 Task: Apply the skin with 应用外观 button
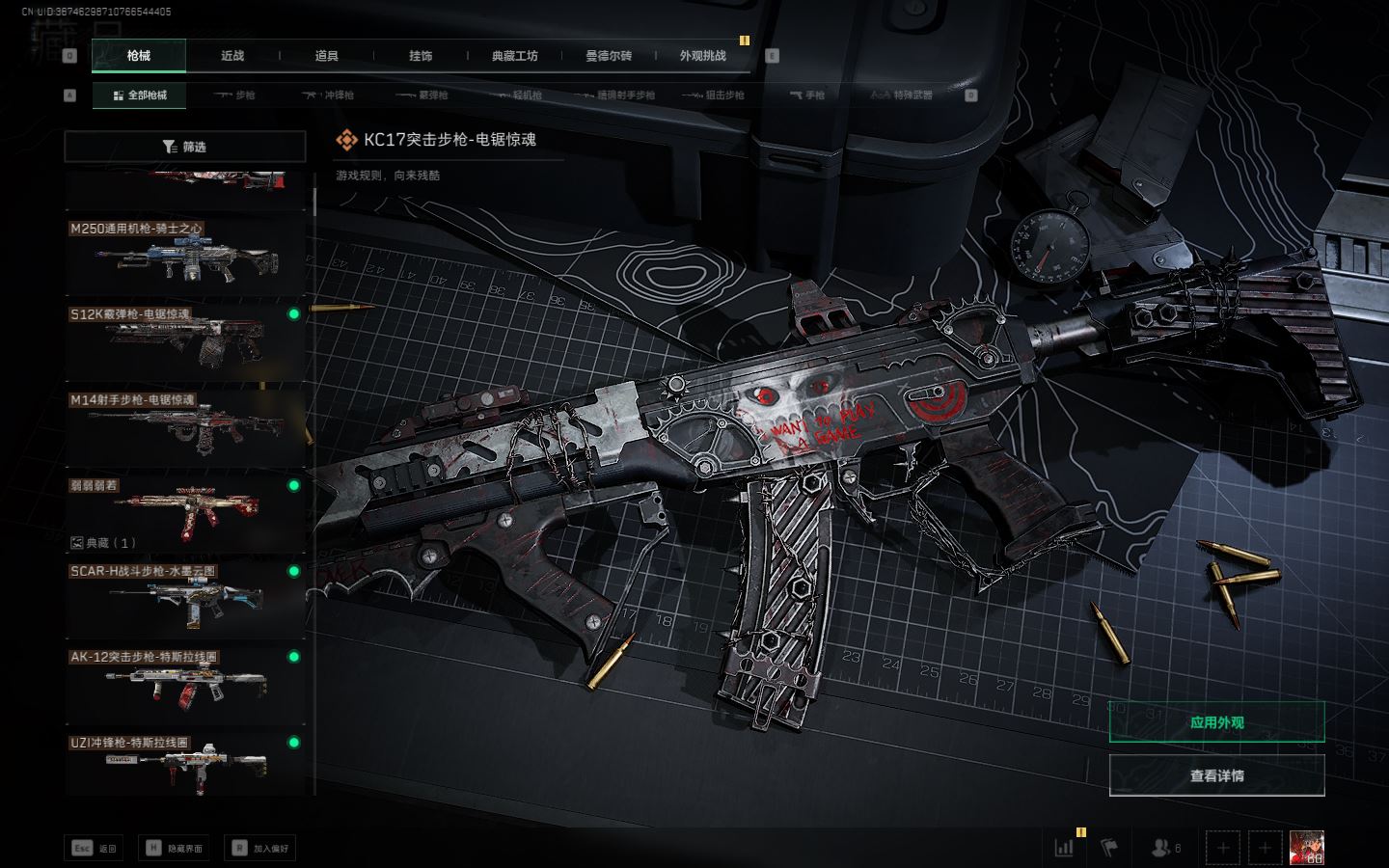[x=1216, y=722]
